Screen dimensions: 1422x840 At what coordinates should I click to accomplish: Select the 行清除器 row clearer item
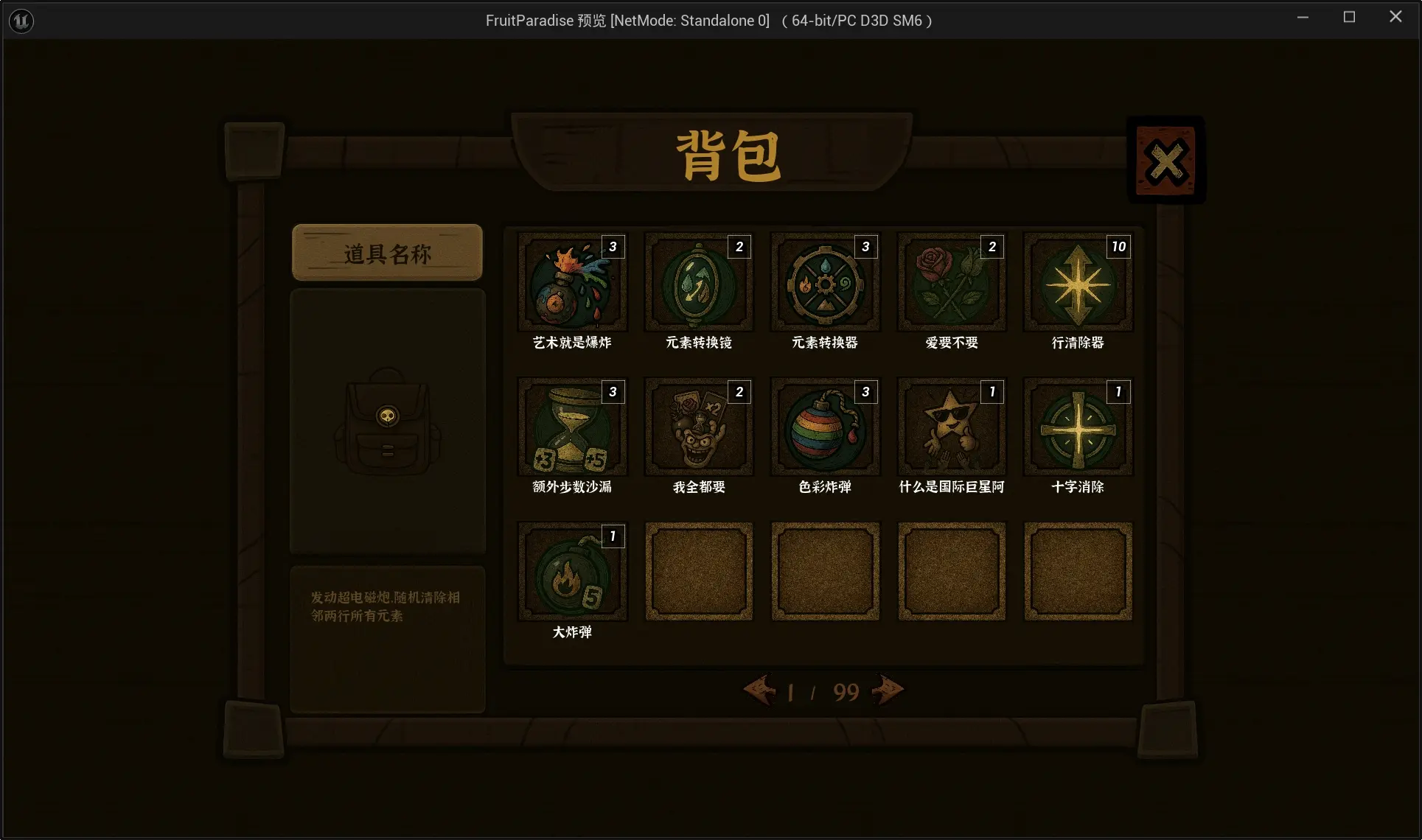click(1077, 282)
